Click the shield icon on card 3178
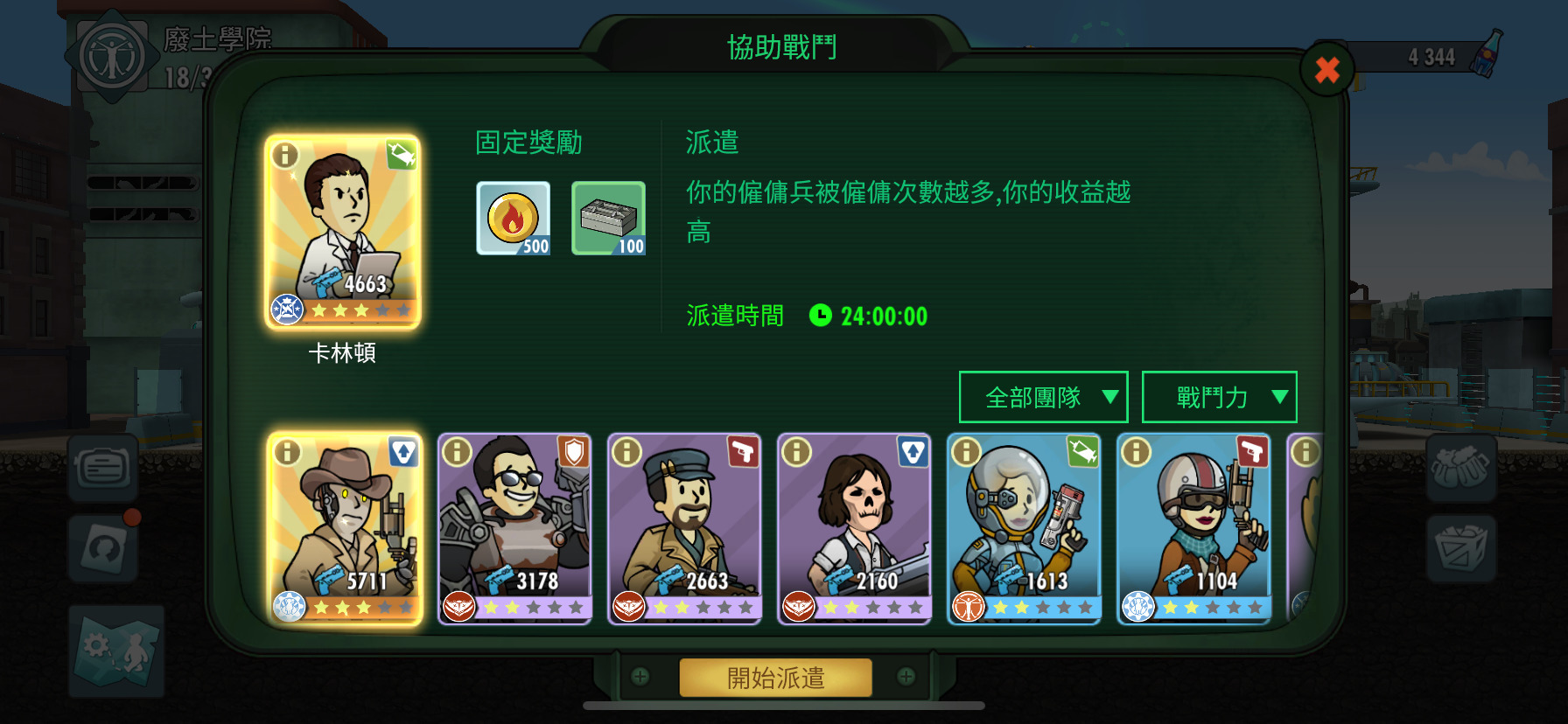1568x724 pixels. (x=572, y=452)
